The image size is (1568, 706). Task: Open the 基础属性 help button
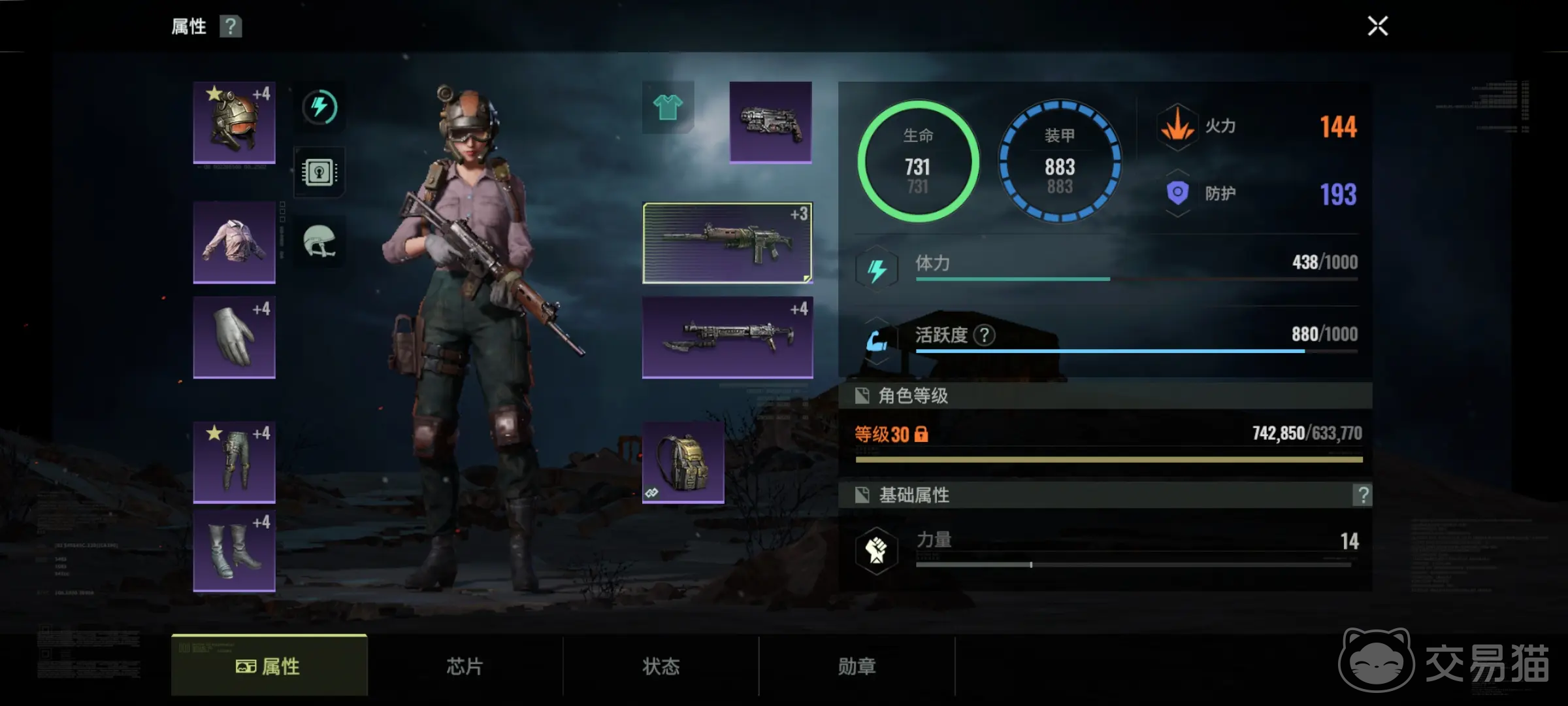1362,496
